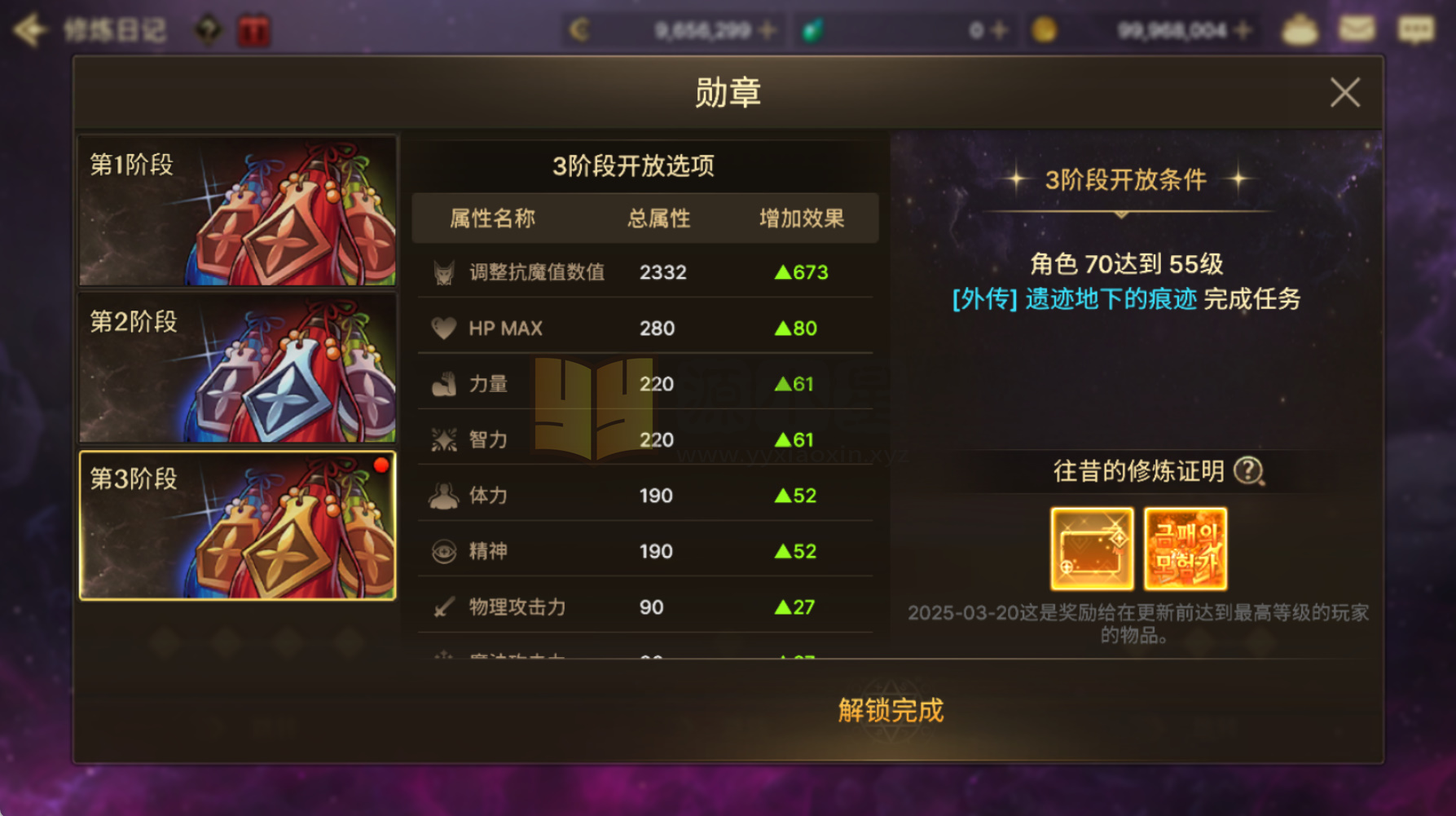Tap the question mark beside 往昔的修炼证明
The height and width of the screenshot is (816, 1456).
(1248, 471)
